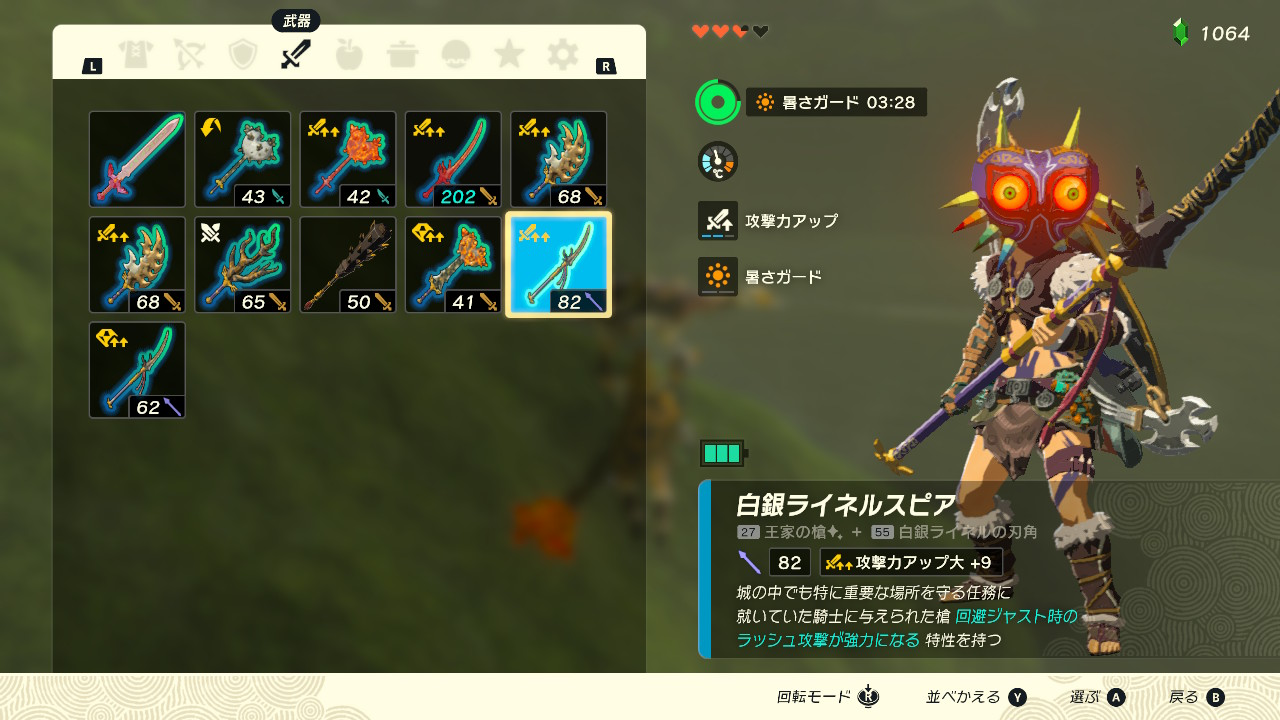Open the gear system settings tab icon
1280x720 pixels.
pos(562,55)
